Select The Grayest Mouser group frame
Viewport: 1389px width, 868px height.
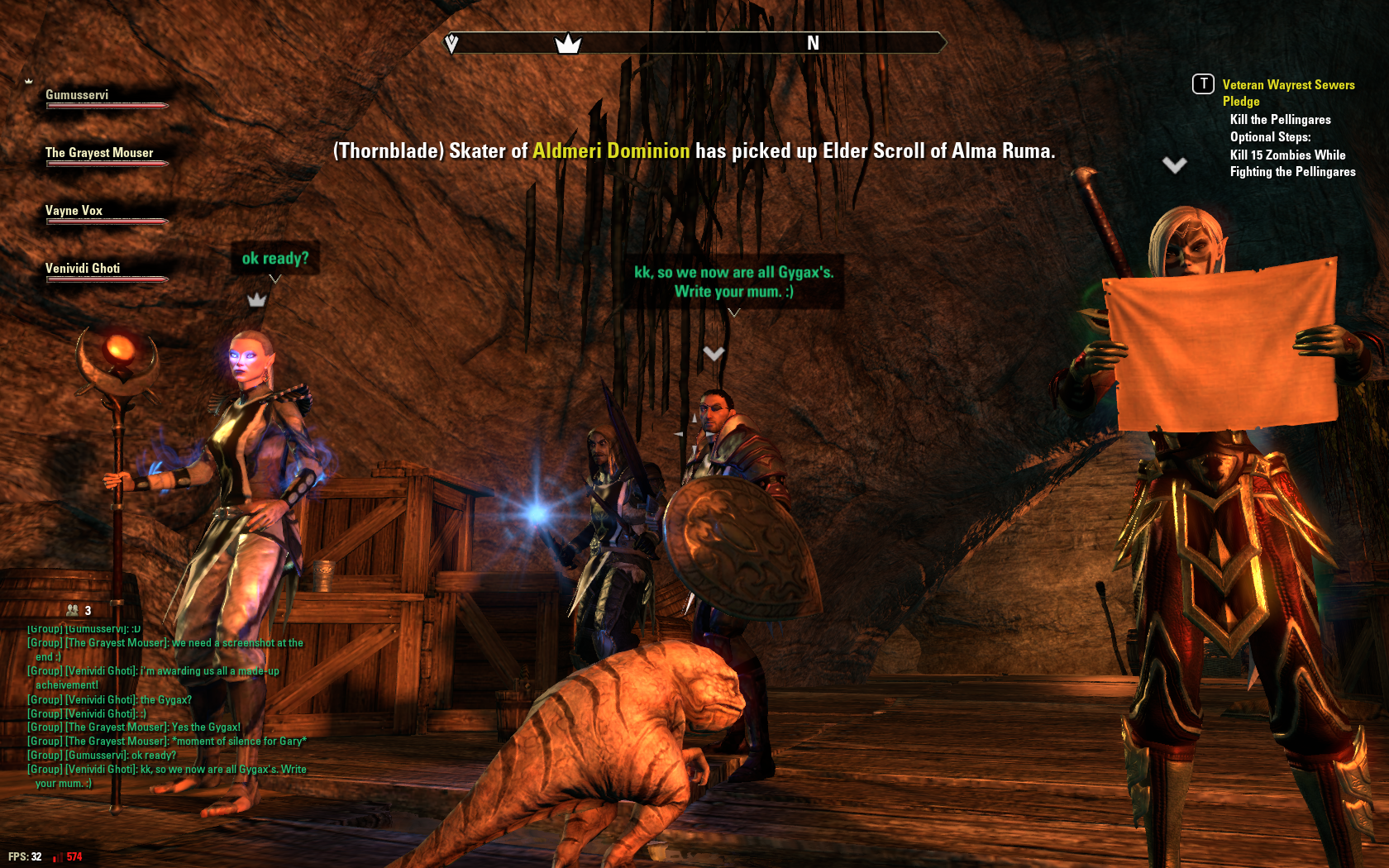[x=99, y=154]
